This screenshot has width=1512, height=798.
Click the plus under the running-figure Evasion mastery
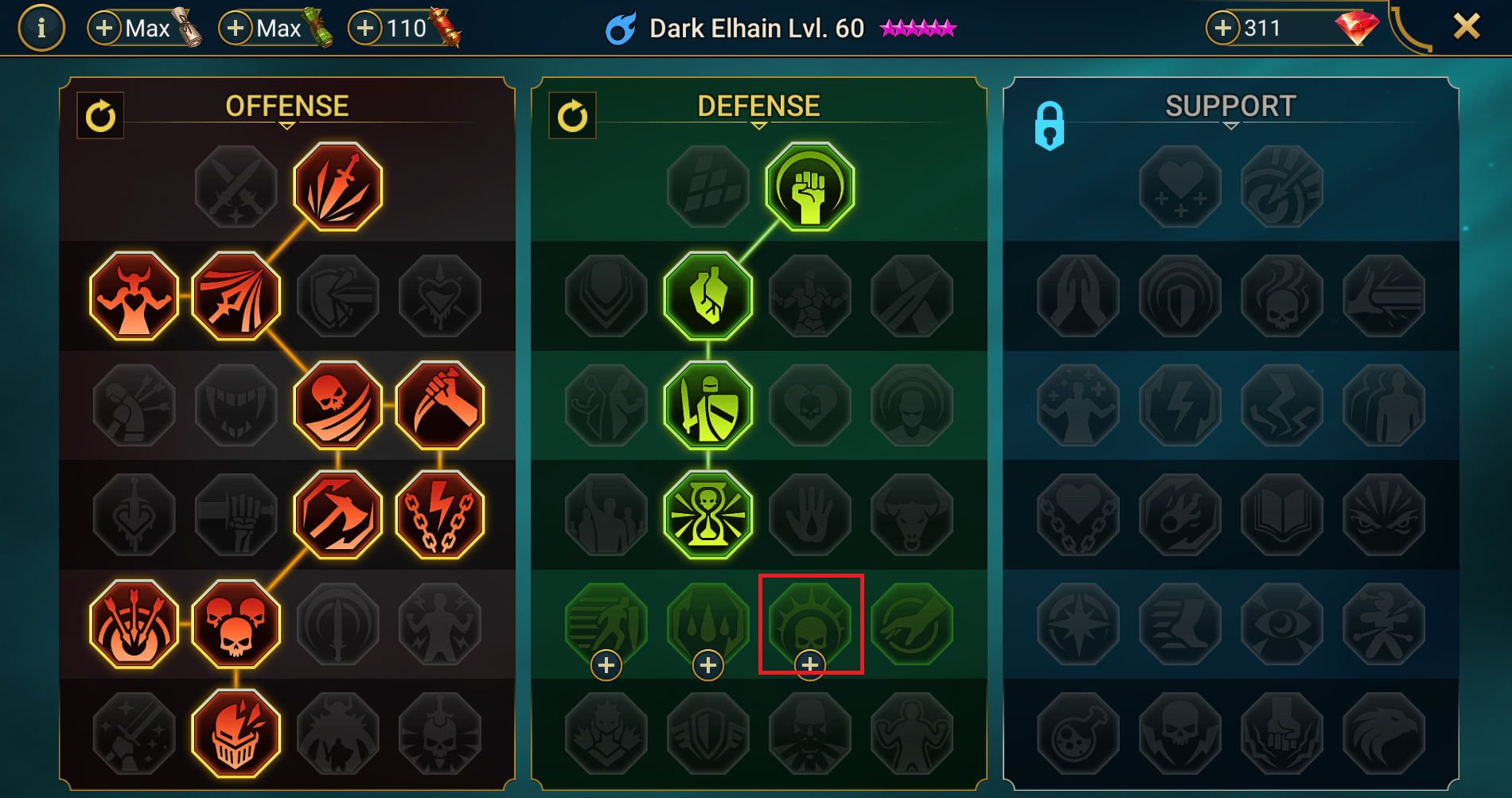[x=606, y=664]
